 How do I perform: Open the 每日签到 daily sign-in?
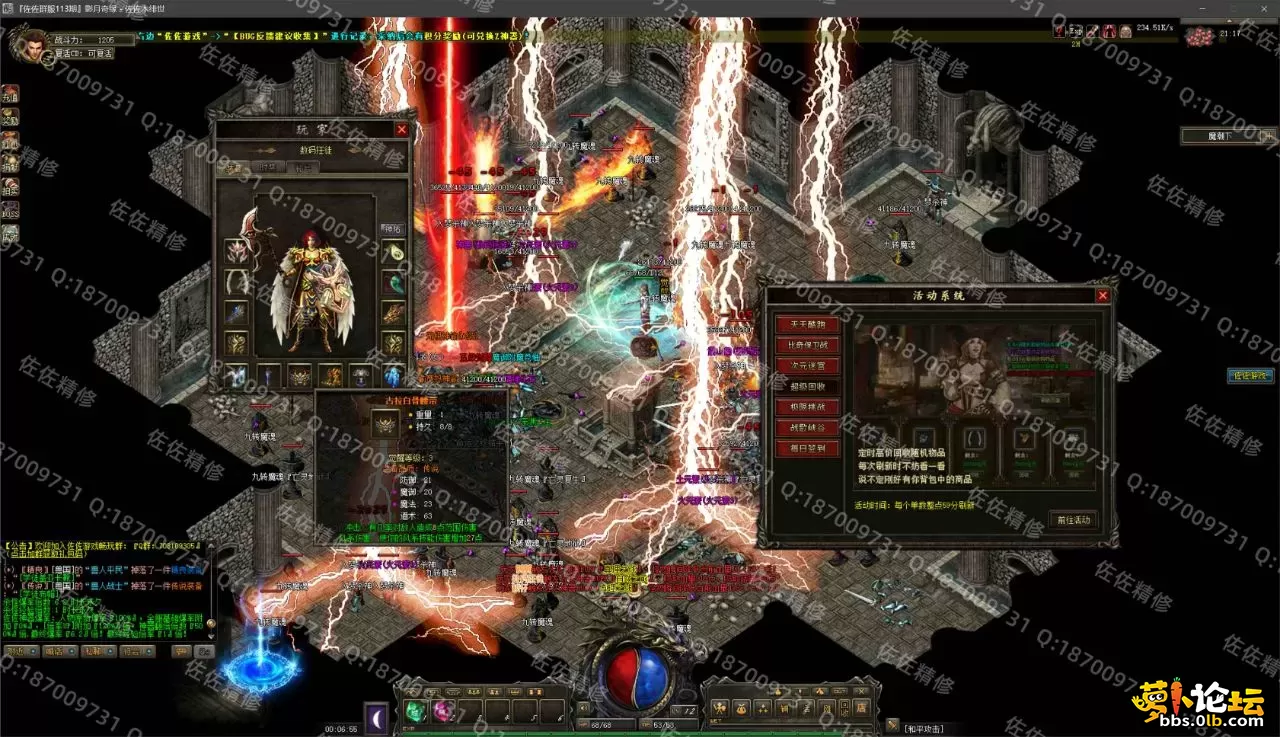[808, 449]
